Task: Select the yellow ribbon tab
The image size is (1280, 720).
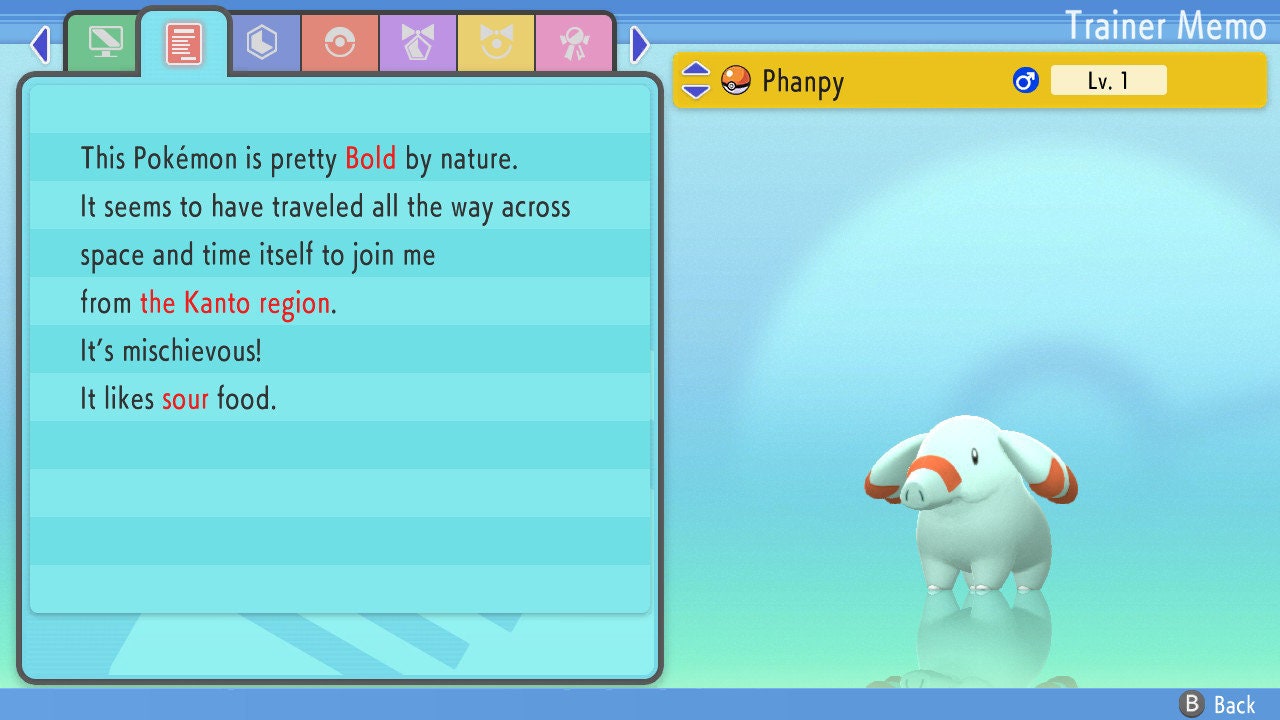Action: click(496, 43)
